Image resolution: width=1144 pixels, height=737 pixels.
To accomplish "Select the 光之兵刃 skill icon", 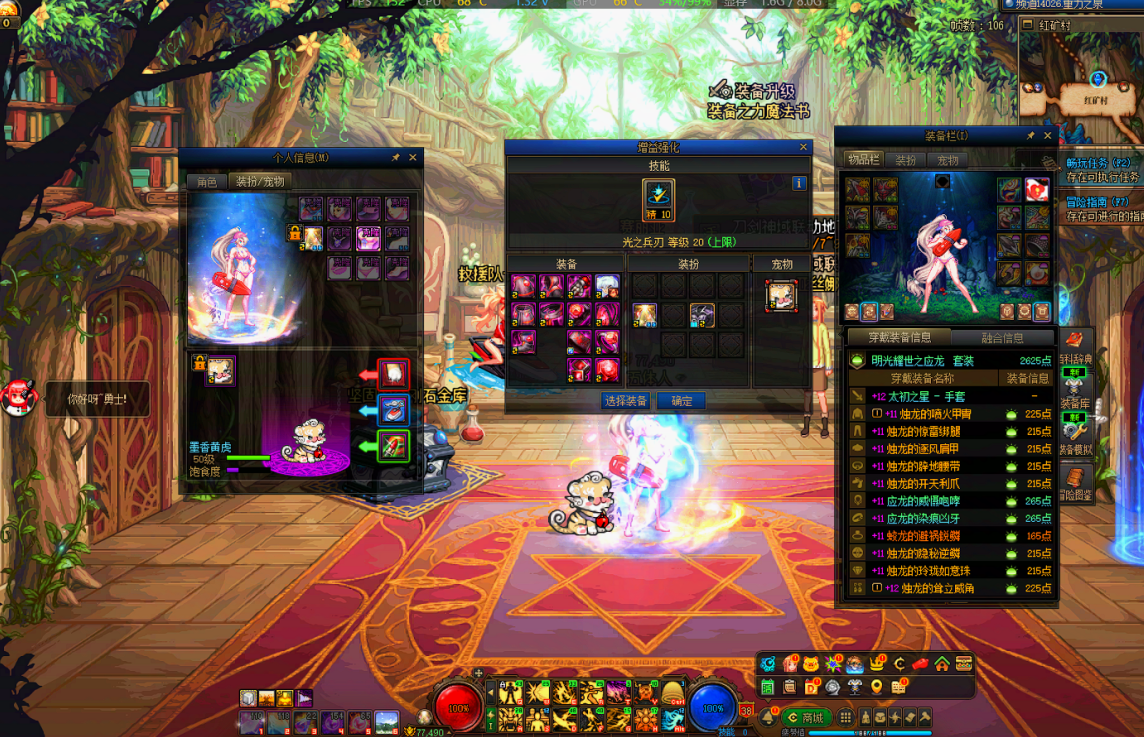I will (658, 197).
